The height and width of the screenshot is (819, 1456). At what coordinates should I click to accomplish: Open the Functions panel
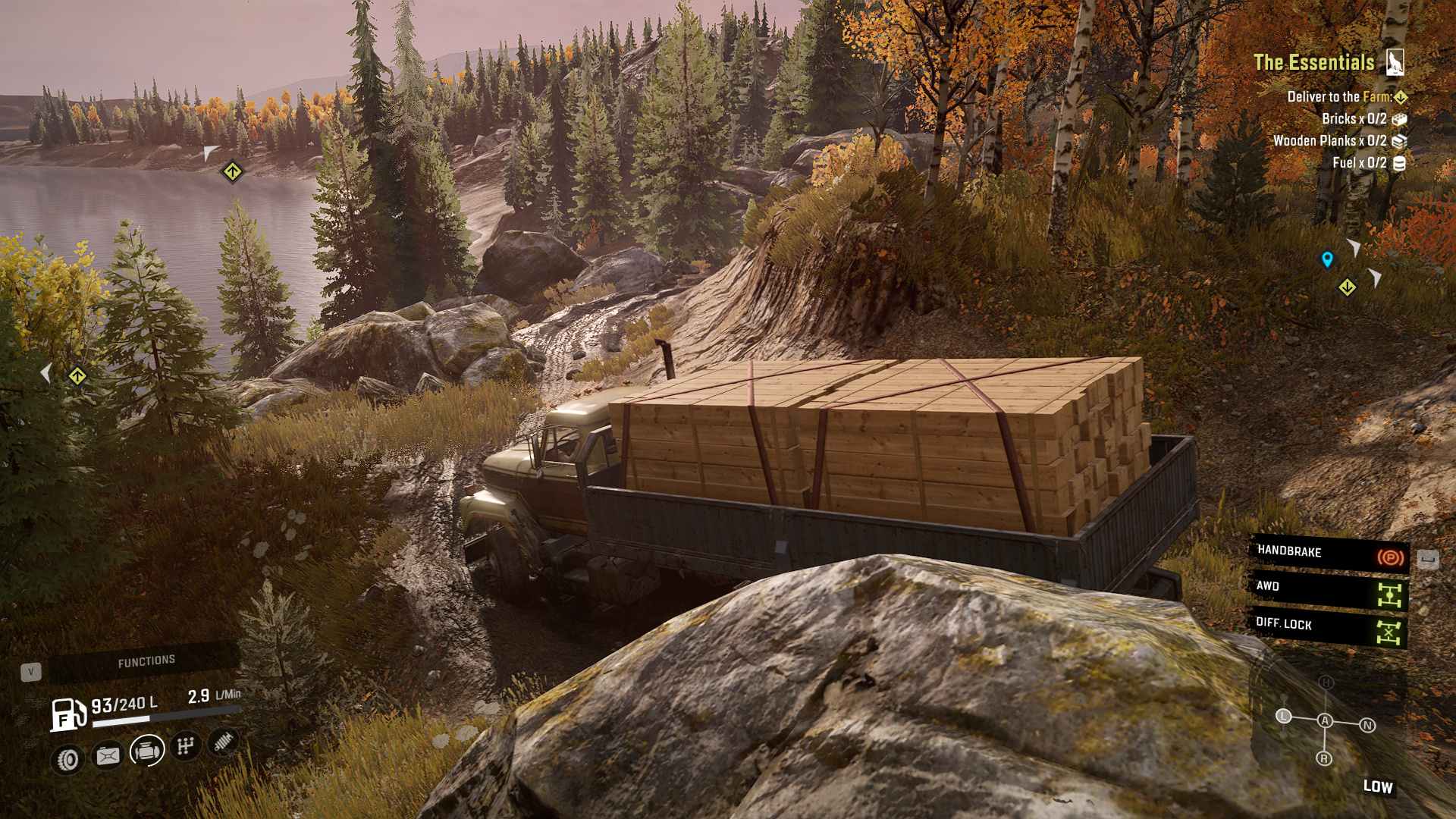pyautogui.click(x=146, y=661)
